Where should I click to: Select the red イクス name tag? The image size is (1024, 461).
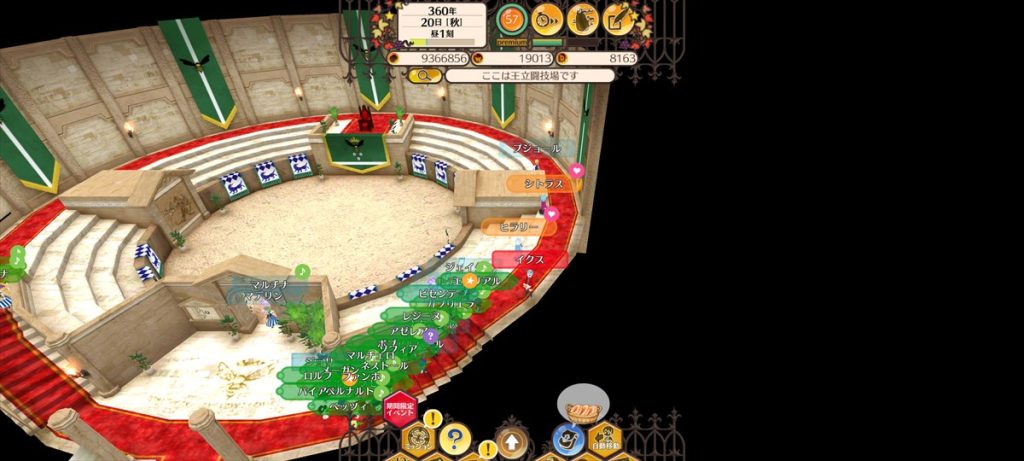pyautogui.click(x=530, y=259)
